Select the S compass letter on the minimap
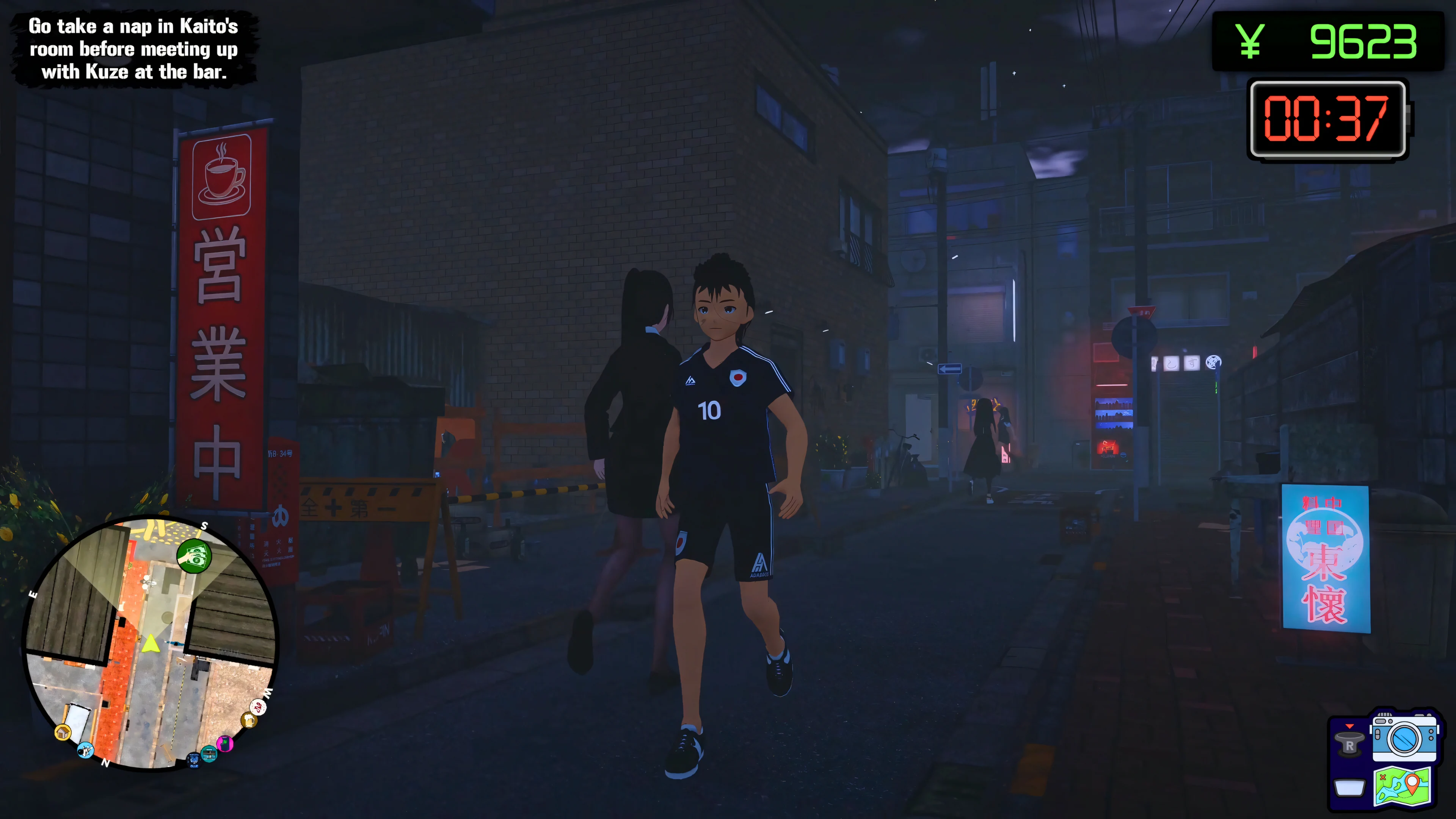 205,526
